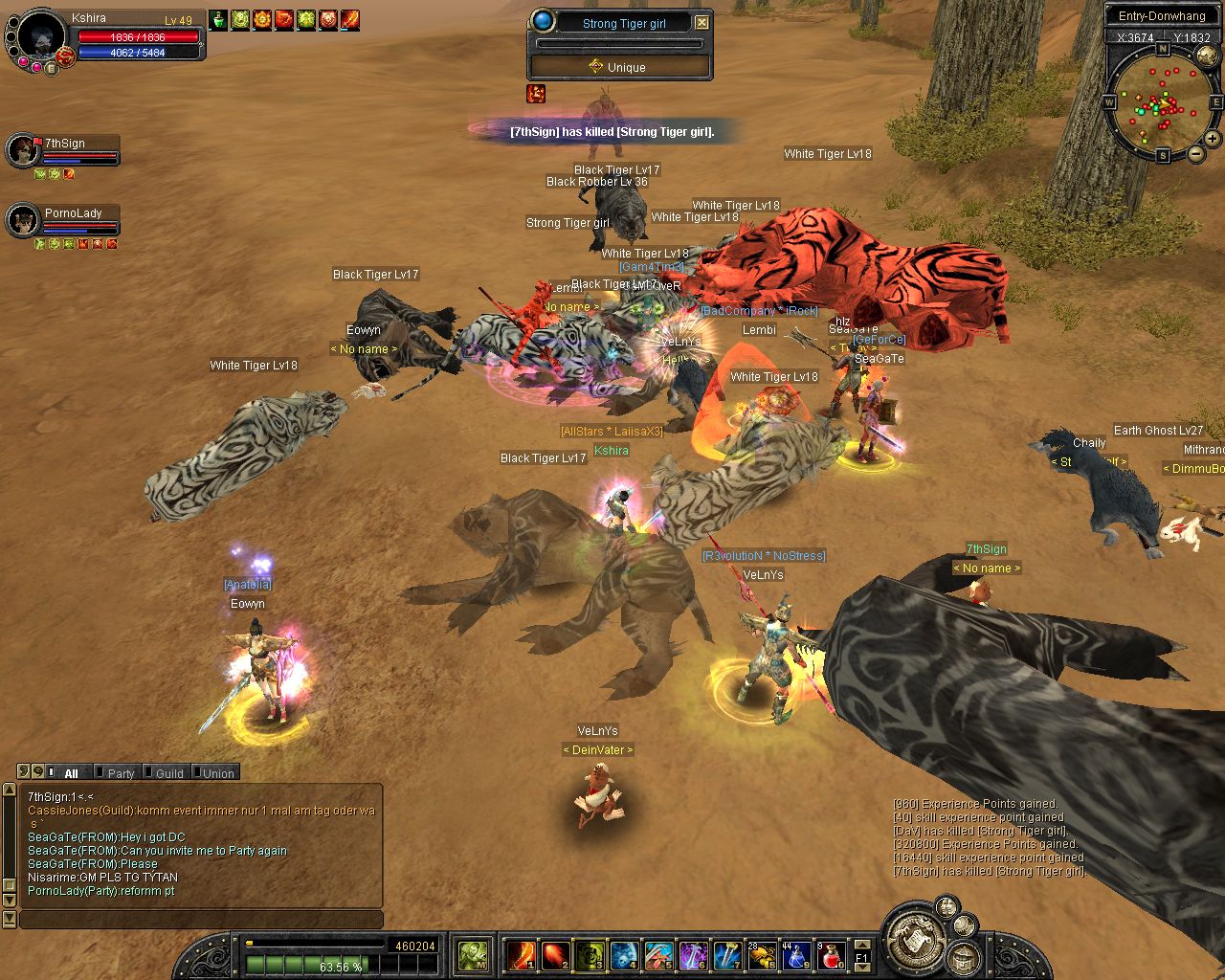This screenshot has width=1225, height=980.
Task: Cast the blue skull skill in slot 4
Action: click(x=624, y=955)
